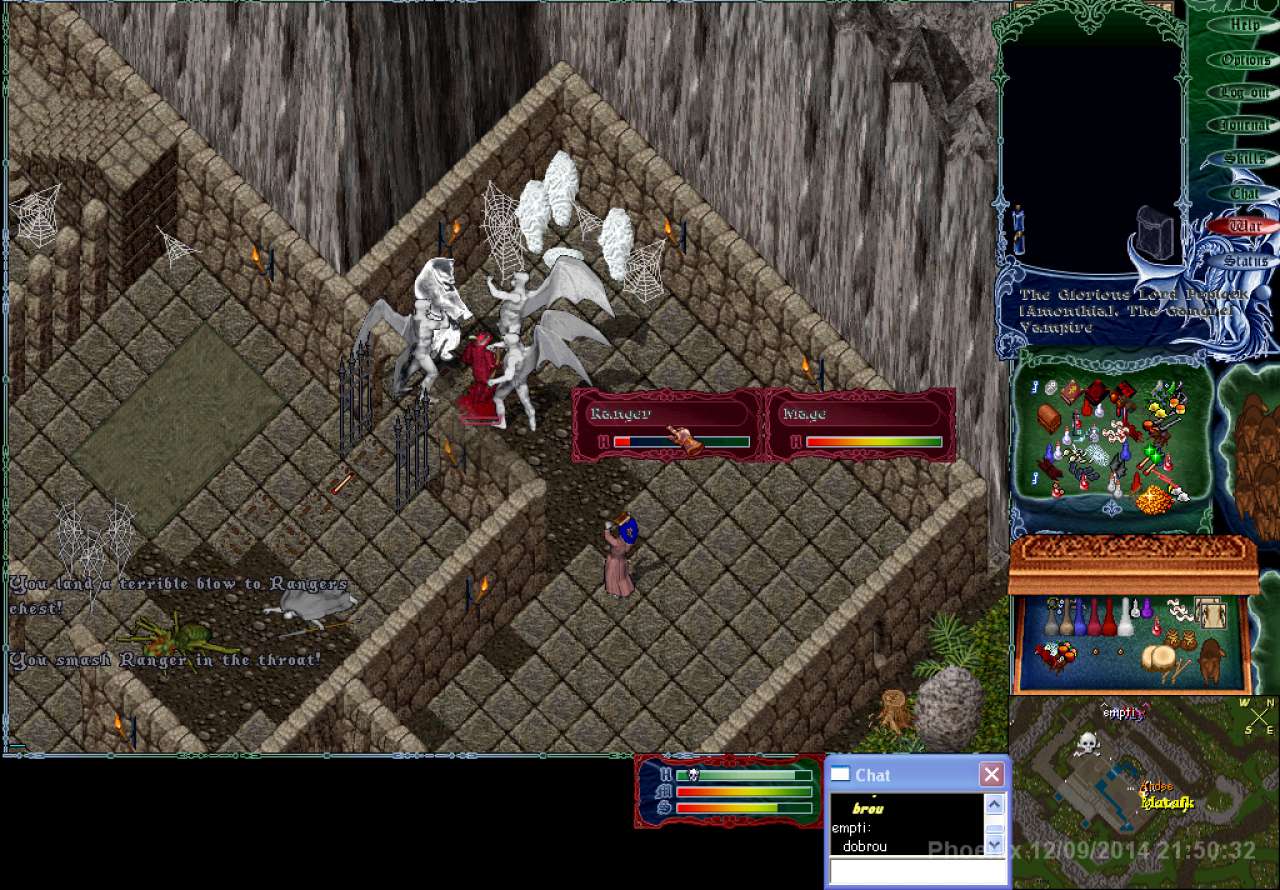This screenshot has width=1280, height=890.
Task: Open the Help menu on paperdoll
Action: pos(1244,25)
